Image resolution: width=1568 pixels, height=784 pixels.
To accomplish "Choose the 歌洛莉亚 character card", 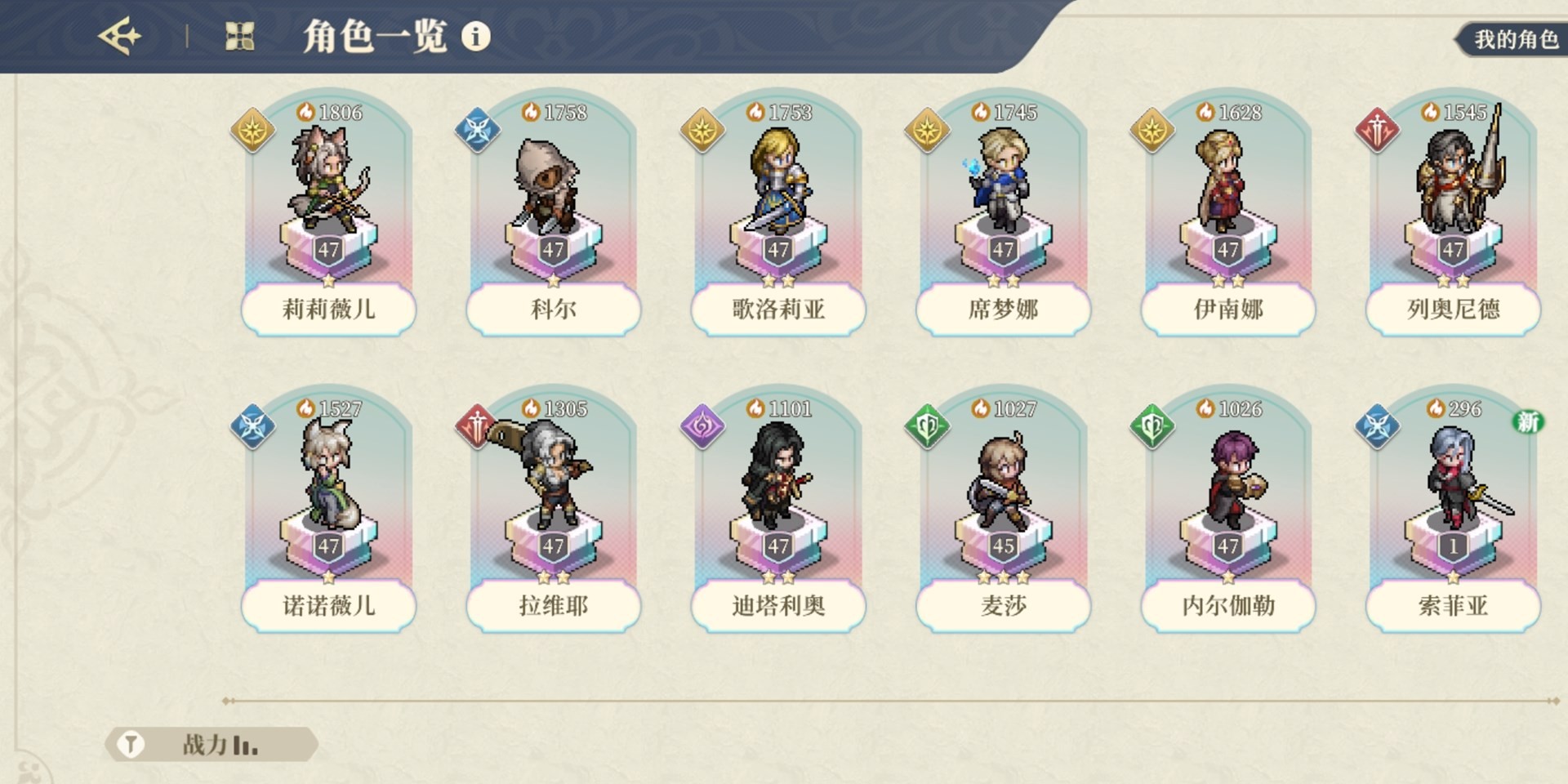I will coord(778,212).
